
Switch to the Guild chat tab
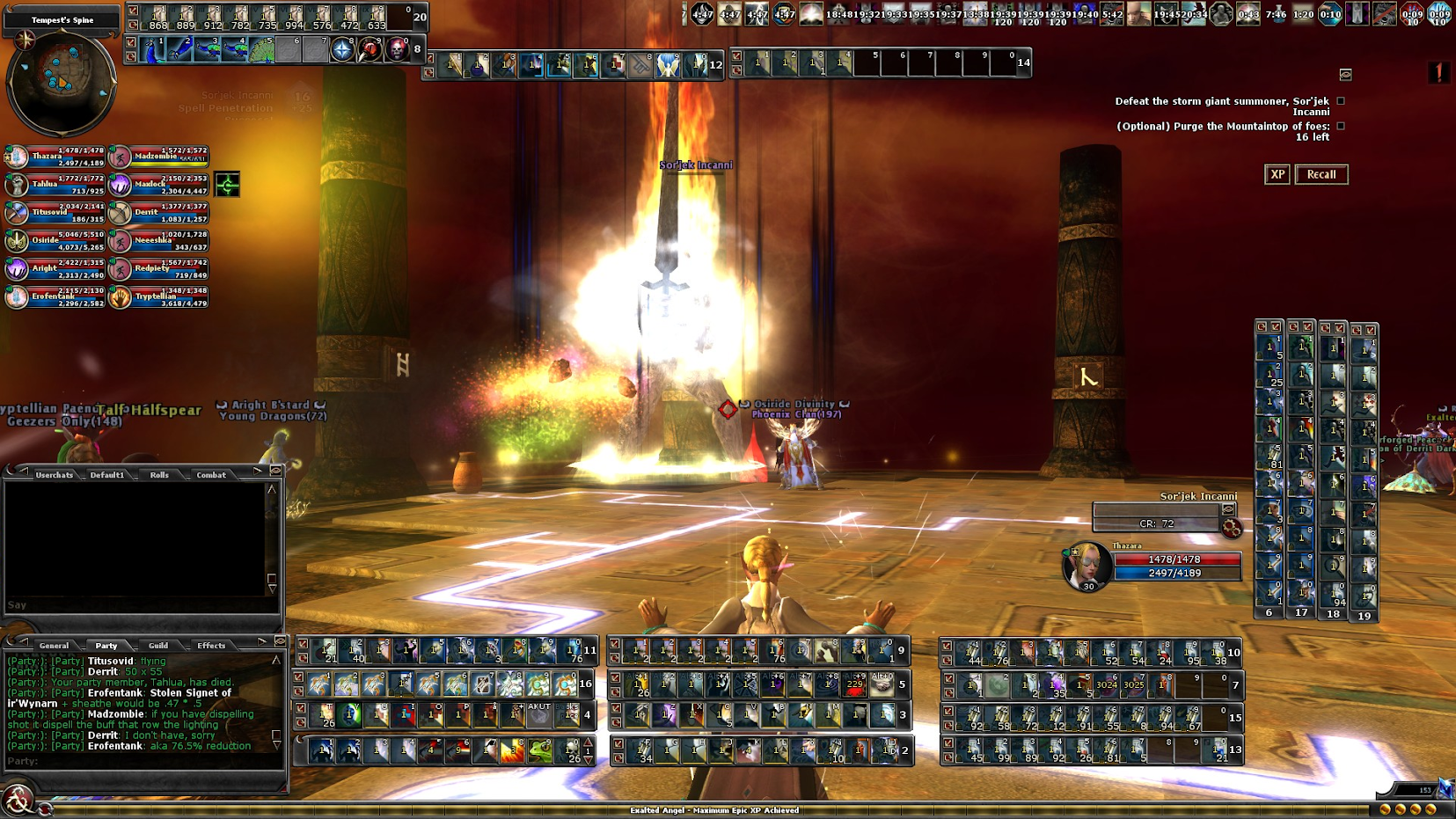(158, 646)
